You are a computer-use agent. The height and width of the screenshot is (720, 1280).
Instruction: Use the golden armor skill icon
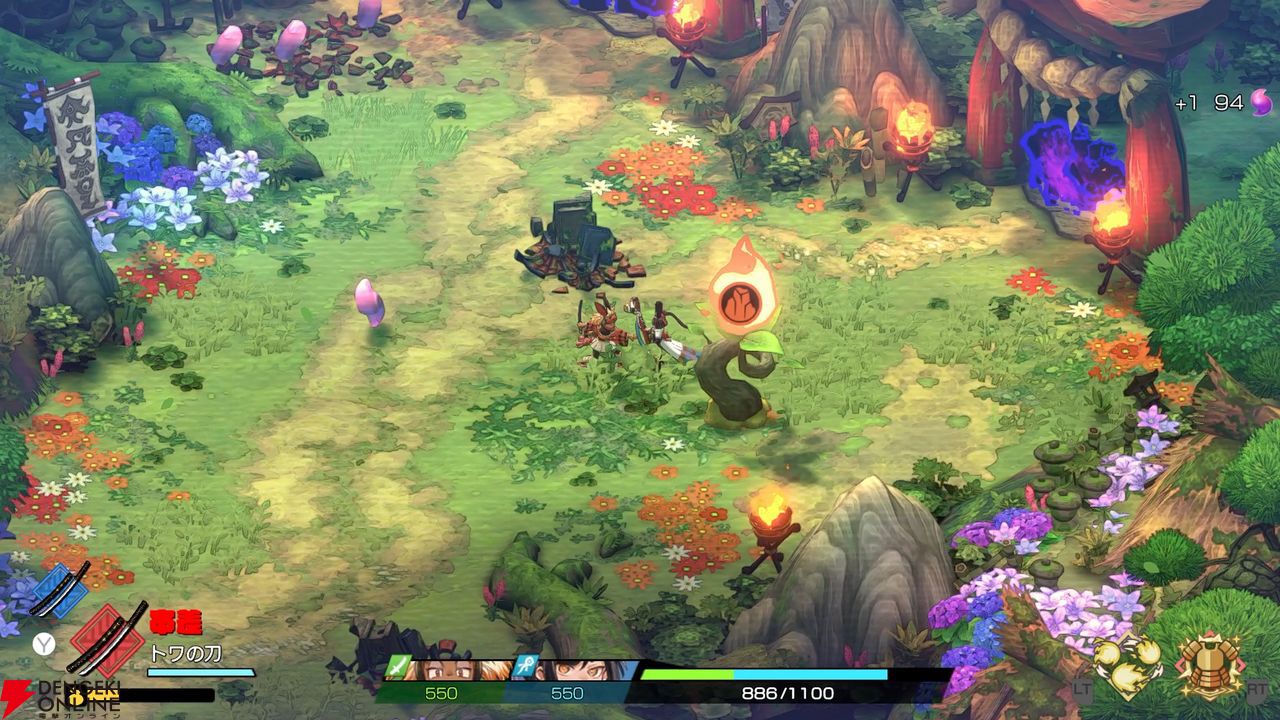1210,663
